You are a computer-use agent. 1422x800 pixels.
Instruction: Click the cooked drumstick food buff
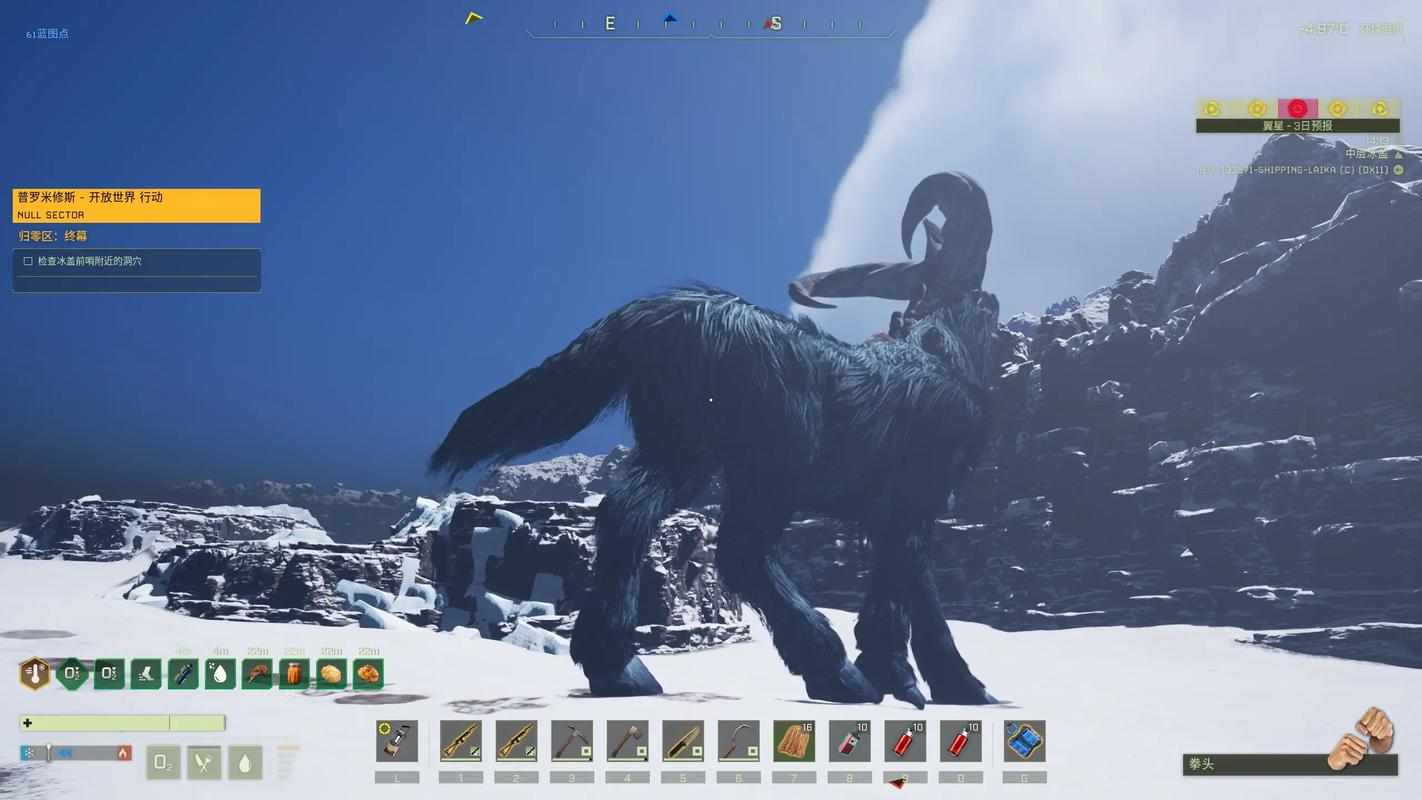click(x=257, y=673)
